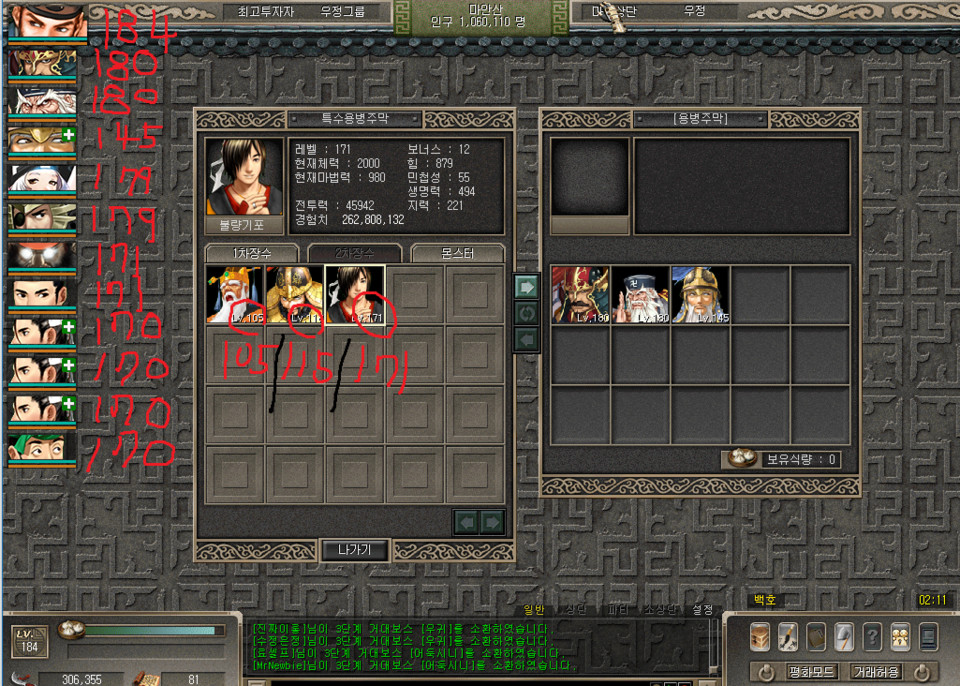
Task: Show the 몬스터 tab
Action: click(457, 254)
